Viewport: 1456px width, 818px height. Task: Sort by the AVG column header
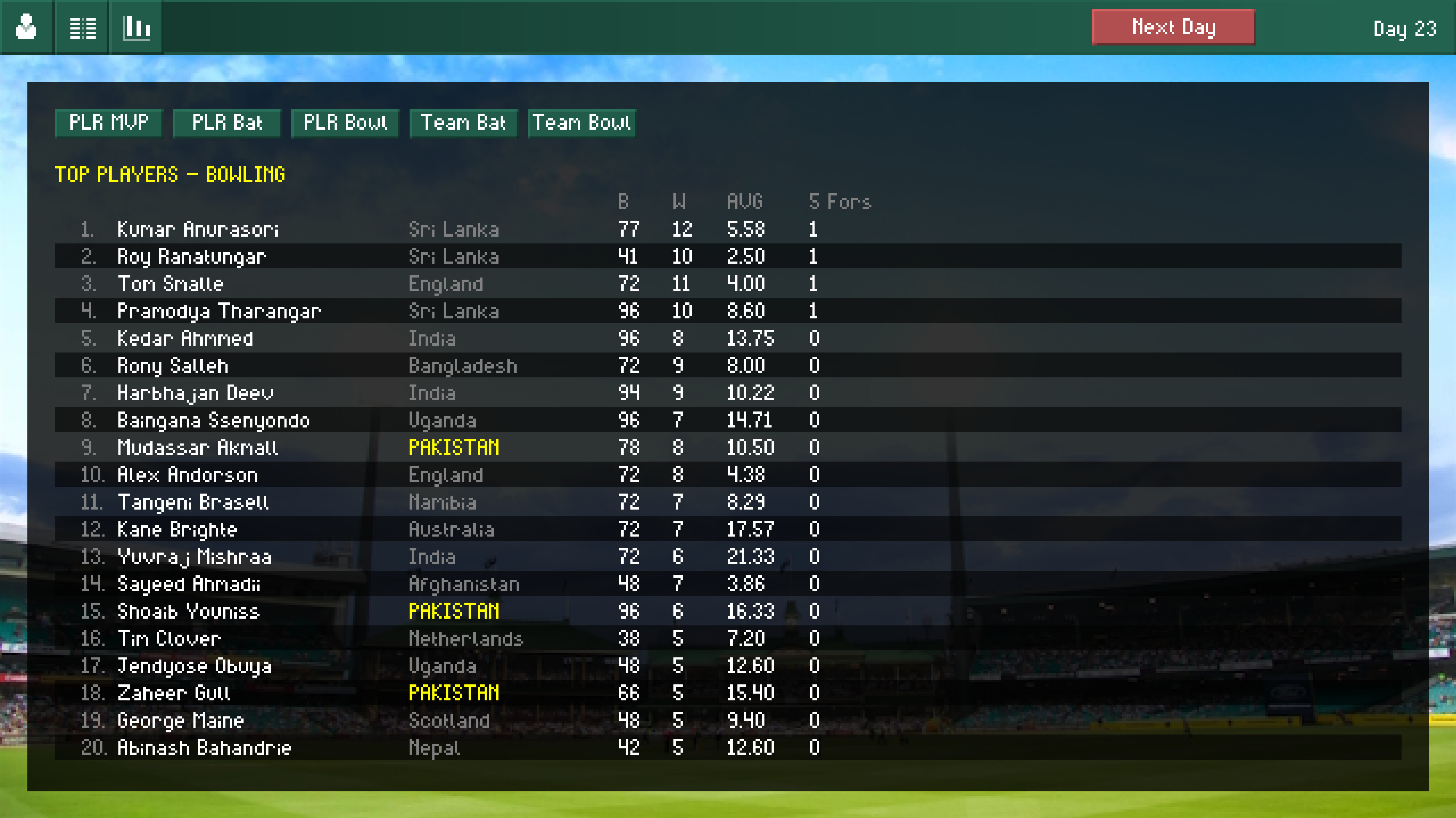(x=745, y=202)
